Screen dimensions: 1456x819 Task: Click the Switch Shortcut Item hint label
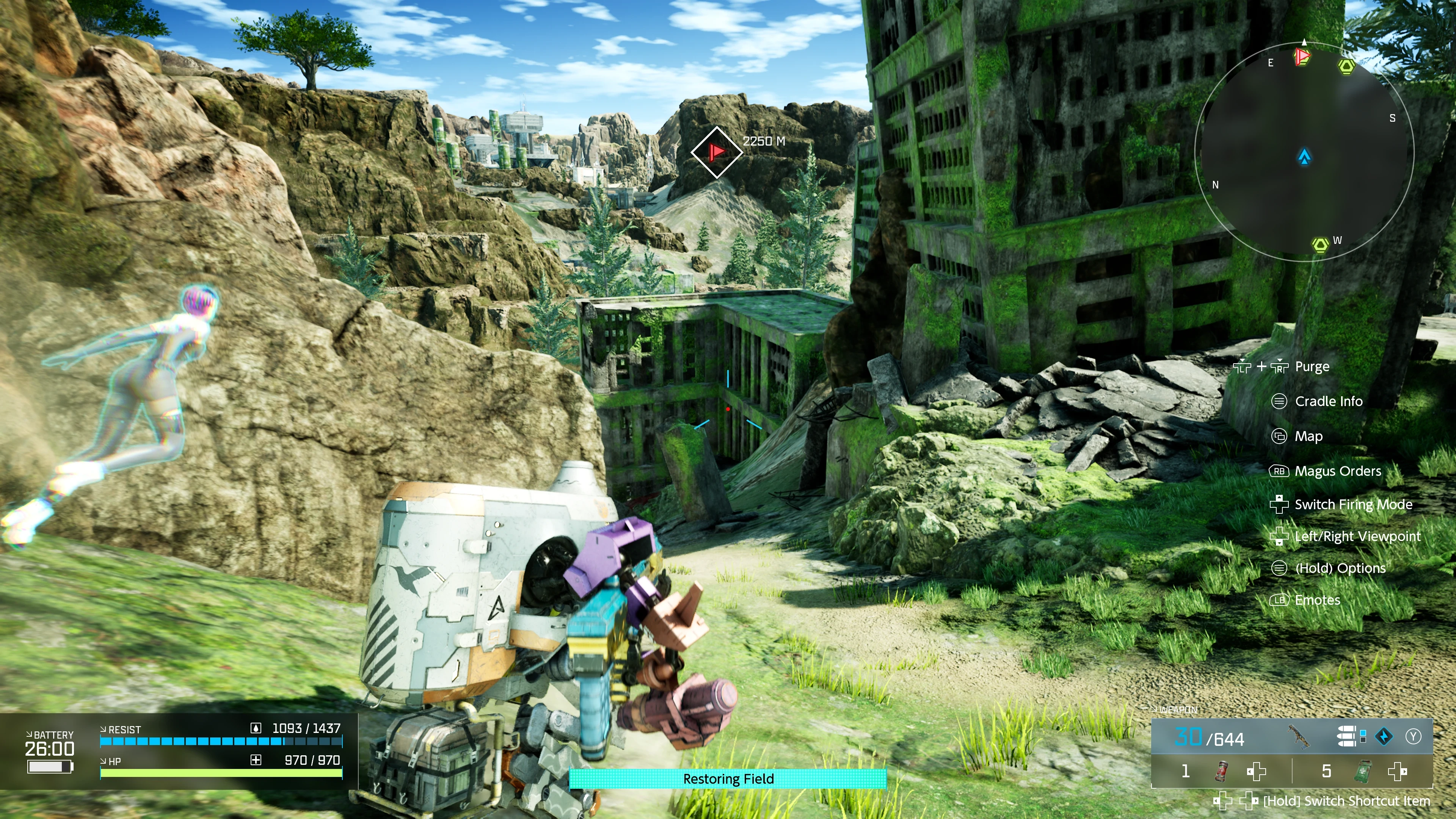(1346, 801)
